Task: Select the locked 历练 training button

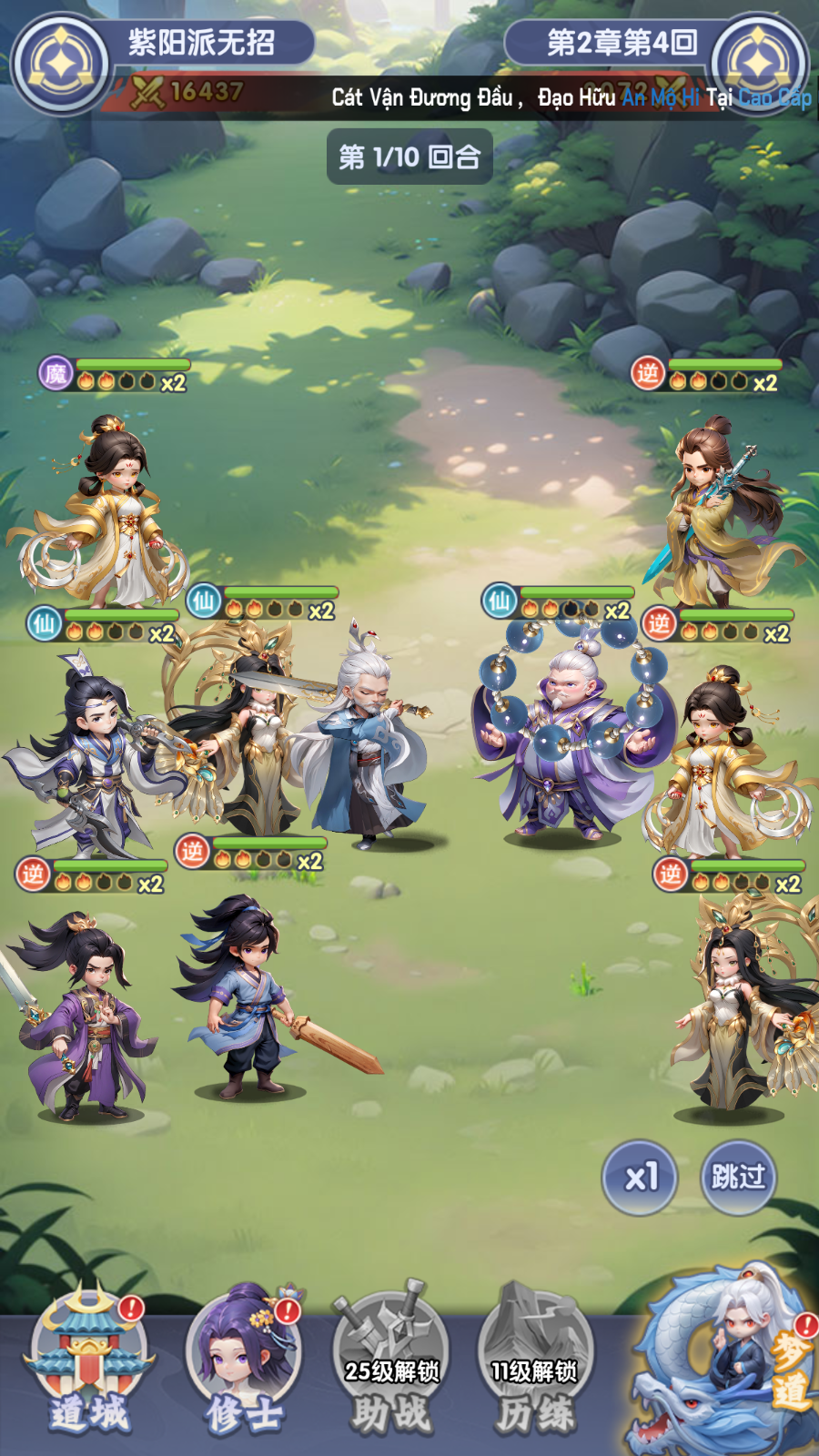Action: click(x=535, y=1365)
